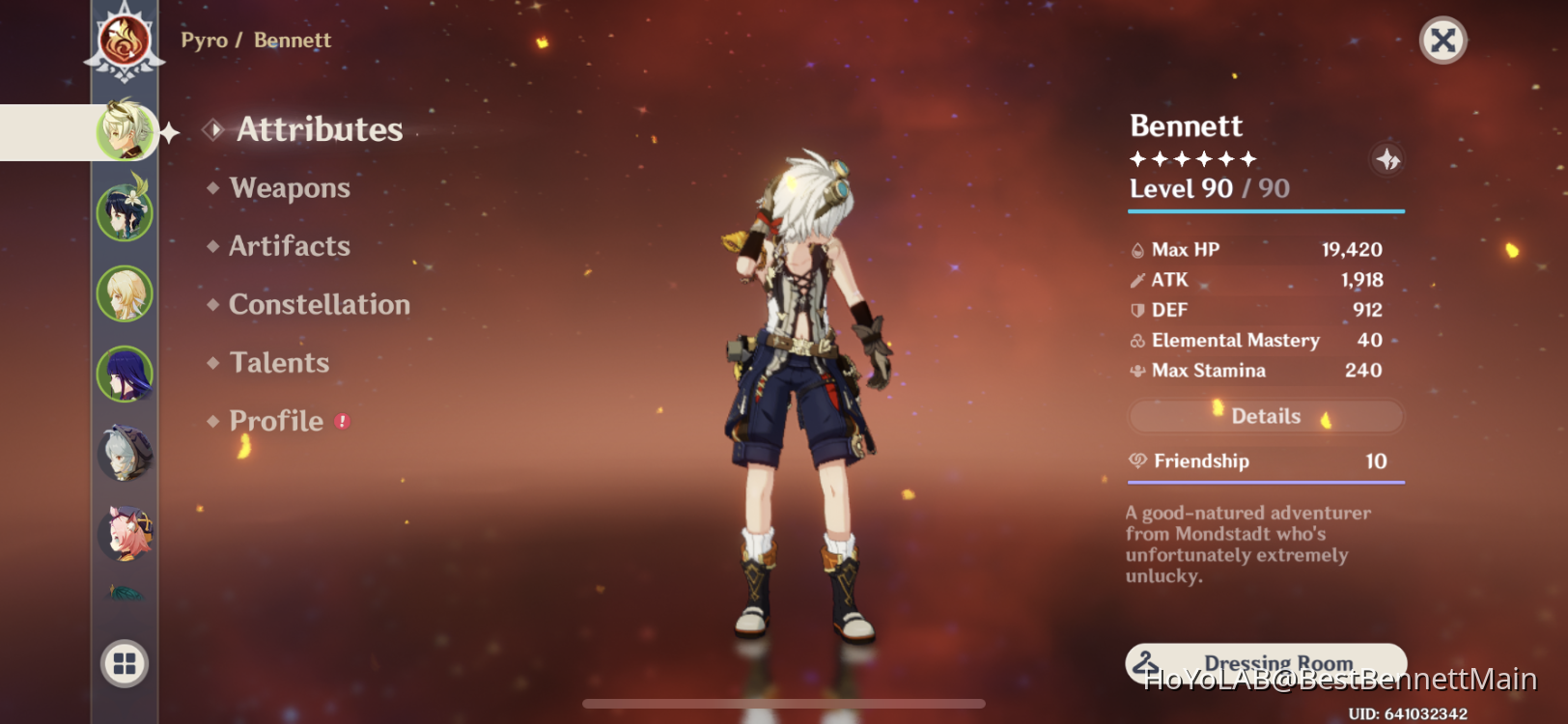The height and width of the screenshot is (724, 1568).
Task: Open Profile with the red notification badge
Action: tap(277, 421)
